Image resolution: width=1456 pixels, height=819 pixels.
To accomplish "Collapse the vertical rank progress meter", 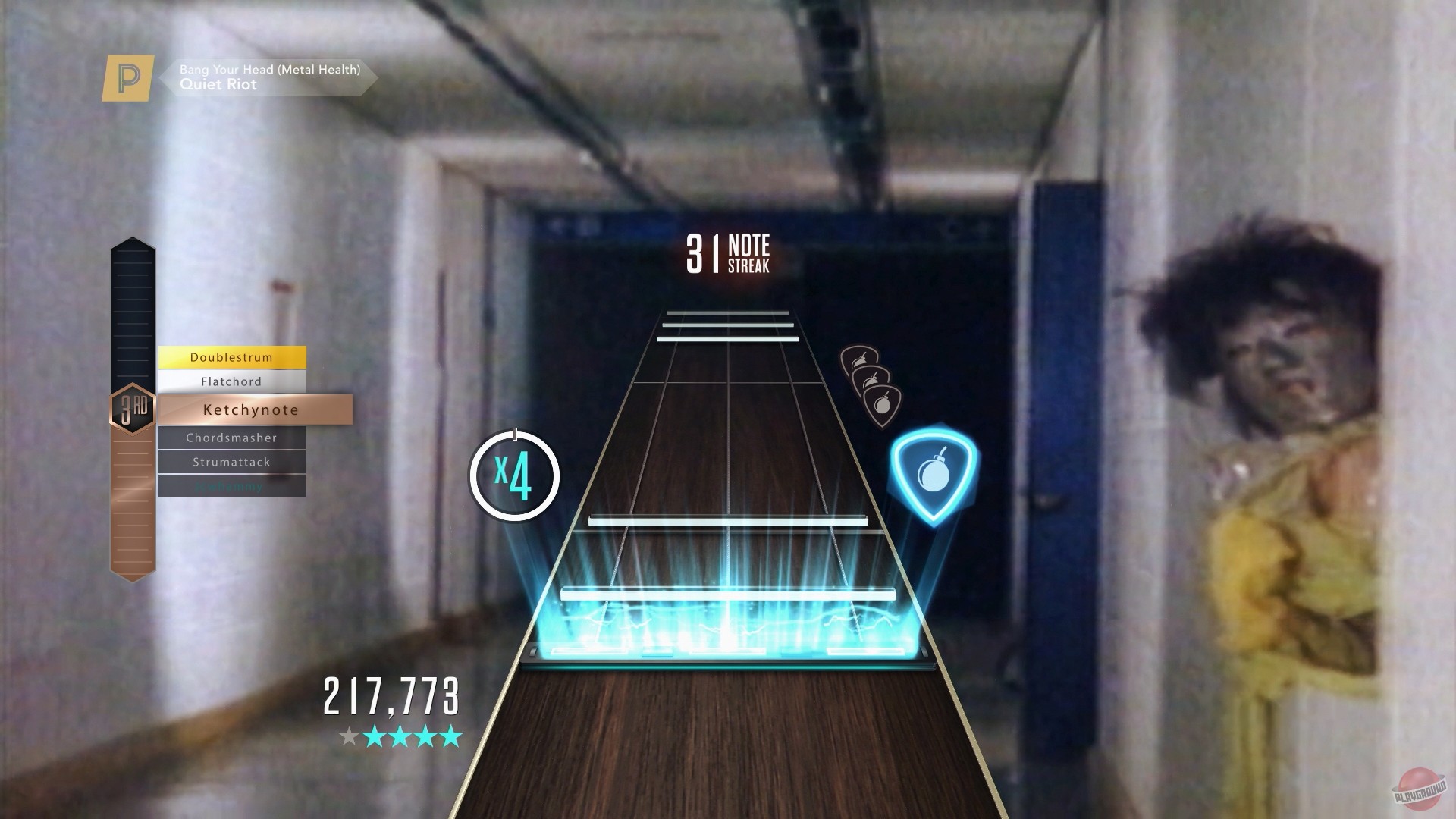I will coord(130,318).
